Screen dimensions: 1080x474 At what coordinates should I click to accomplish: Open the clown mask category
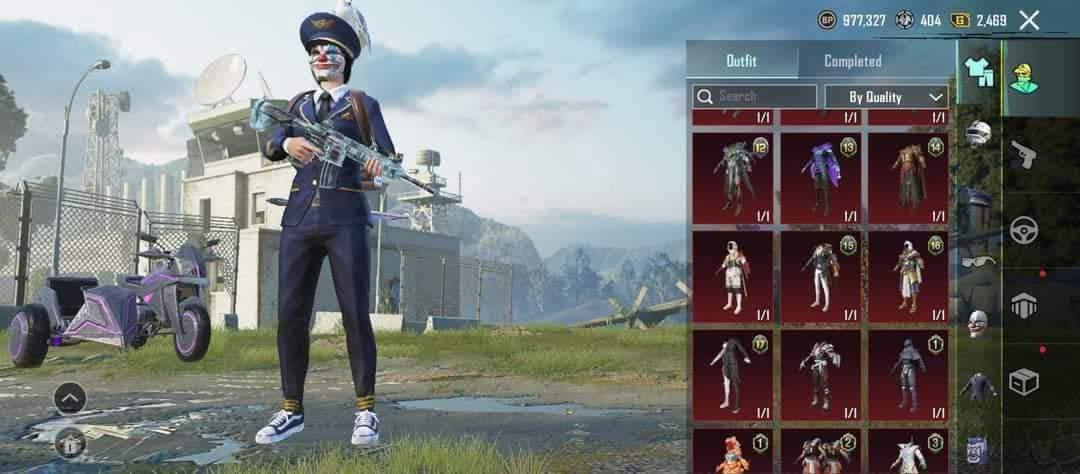[978, 323]
